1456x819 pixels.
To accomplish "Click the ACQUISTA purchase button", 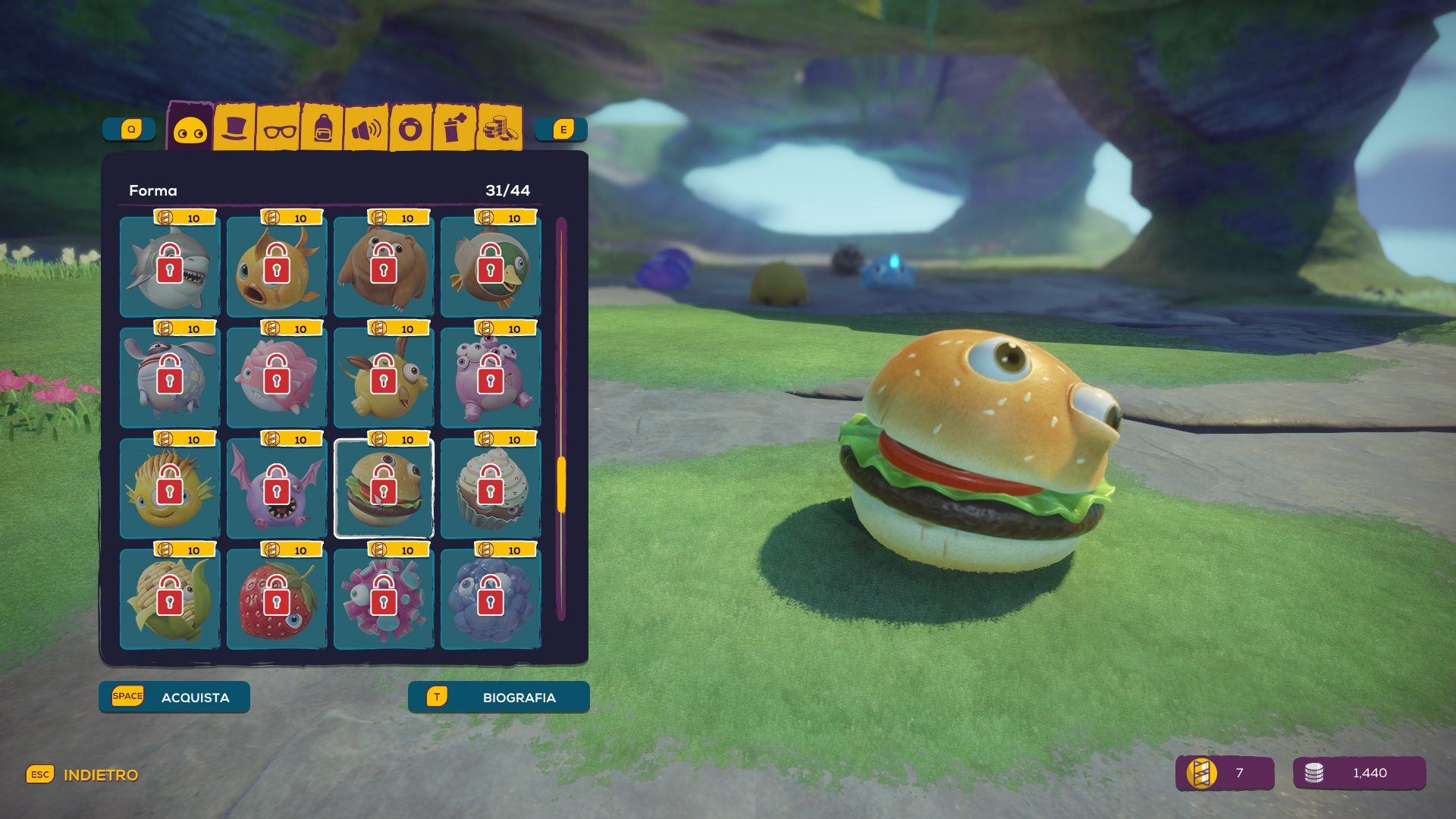I will (x=174, y=697).
